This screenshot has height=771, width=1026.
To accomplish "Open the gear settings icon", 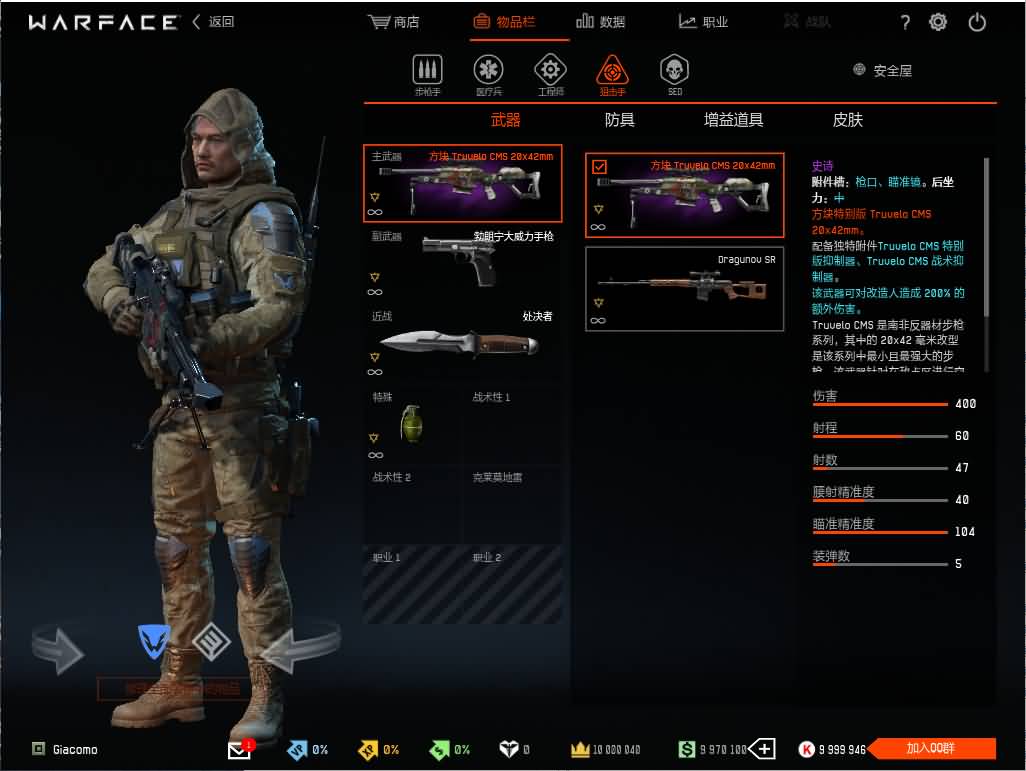I will [x=938, y=22].
